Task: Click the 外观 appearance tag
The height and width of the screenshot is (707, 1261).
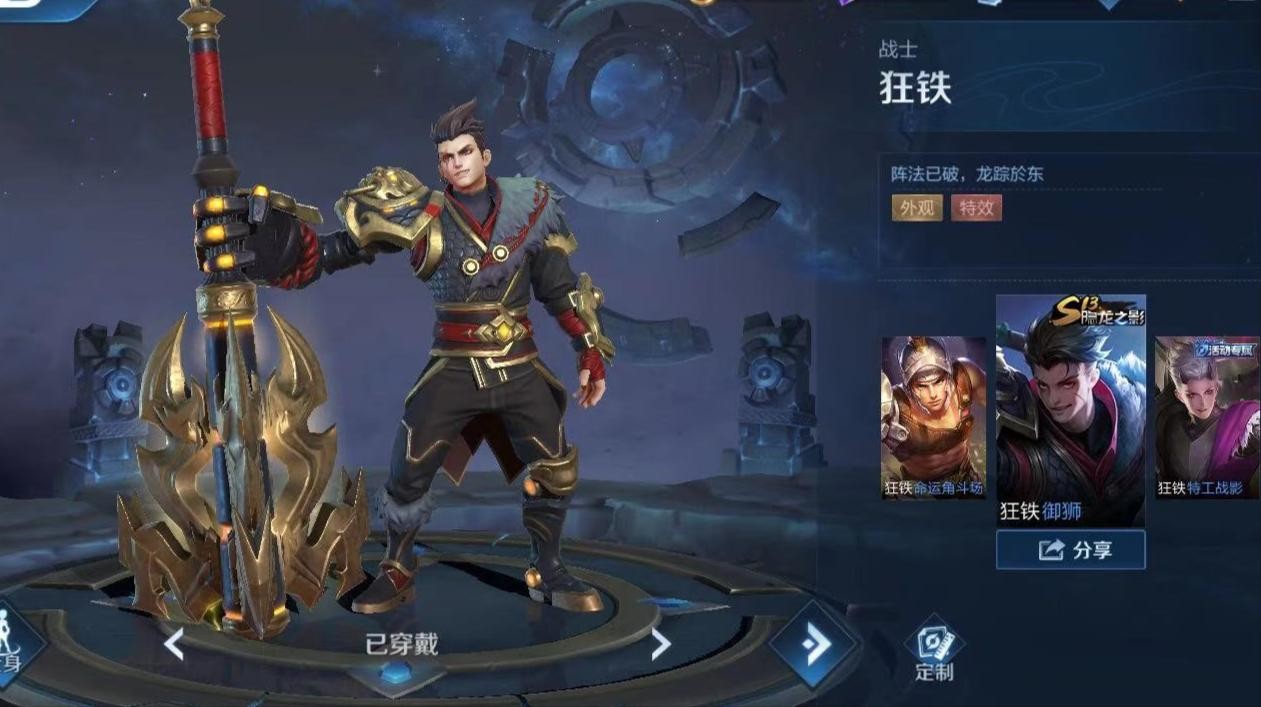Action: 916,208
